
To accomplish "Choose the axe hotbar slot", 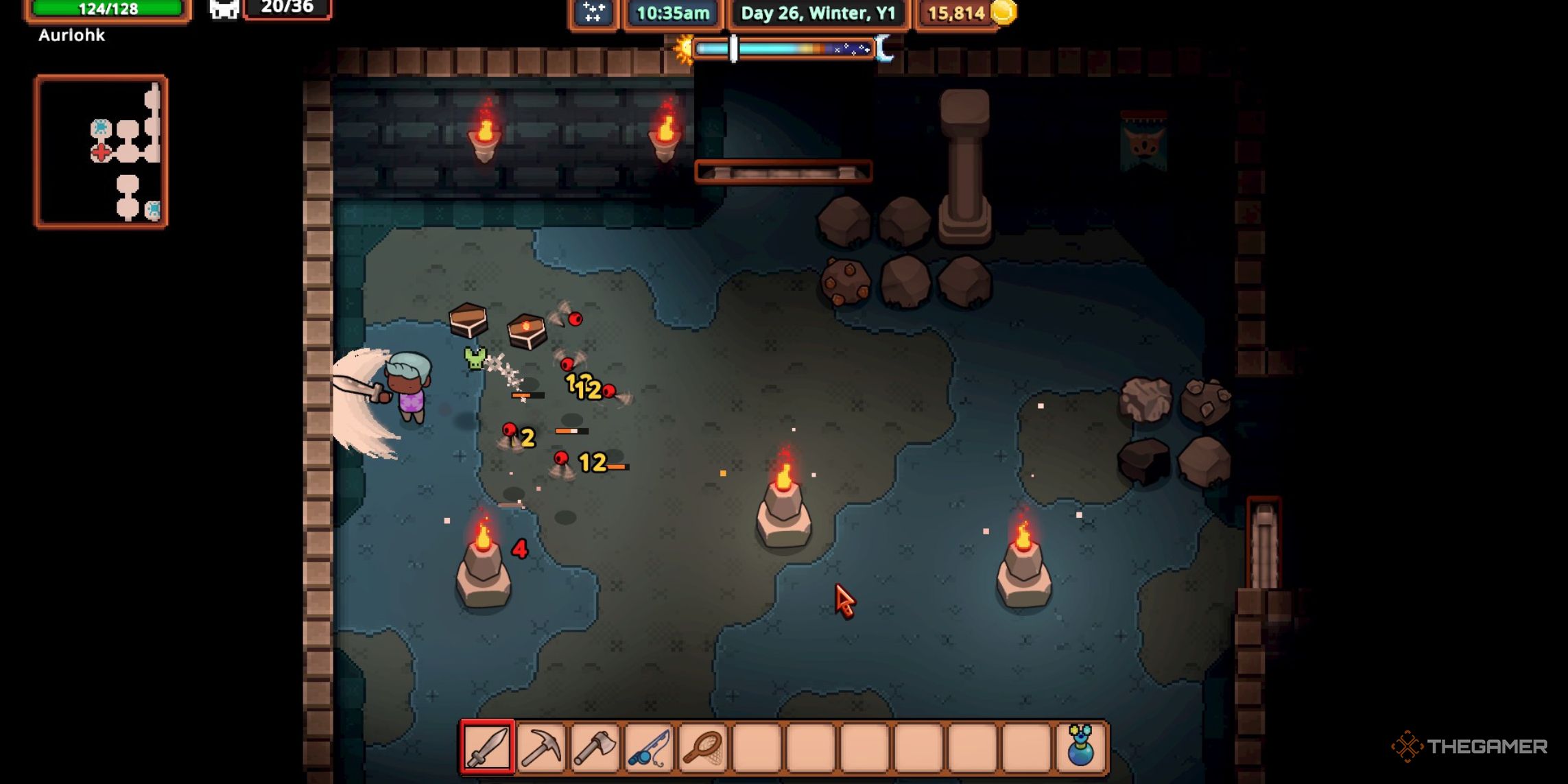I will click(595, 746).
